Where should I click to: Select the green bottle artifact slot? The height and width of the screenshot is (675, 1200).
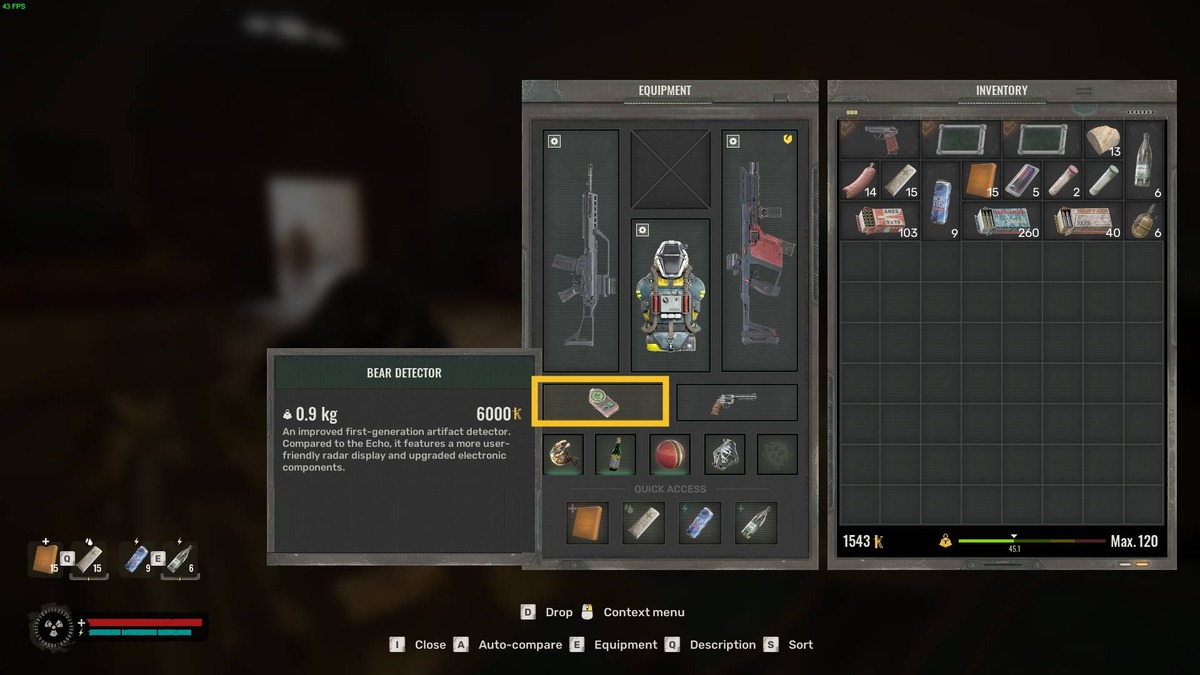coord(614,454)
